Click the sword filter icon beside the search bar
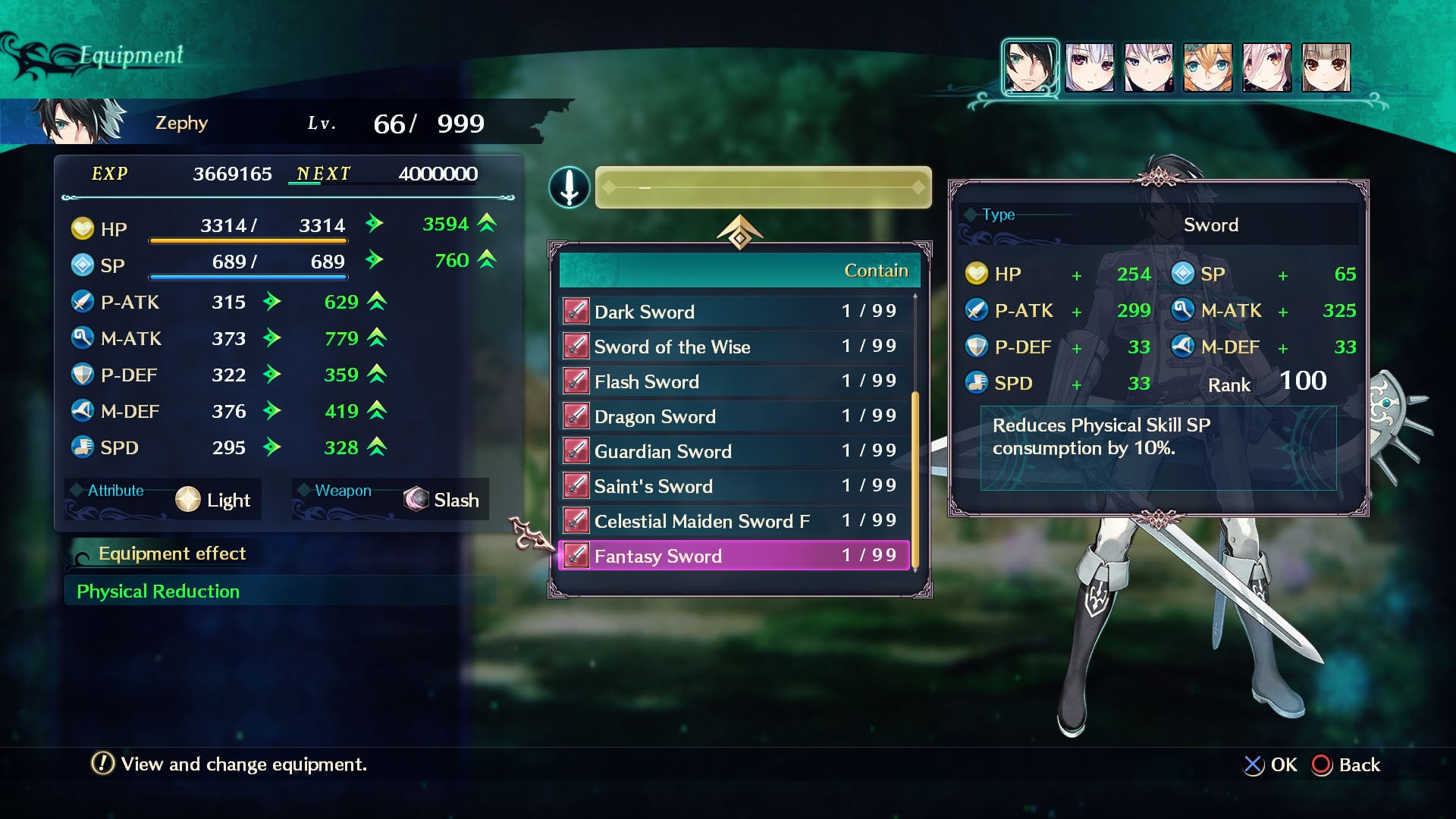Screen dimensions: 1456x819 [x=569, y=187]
